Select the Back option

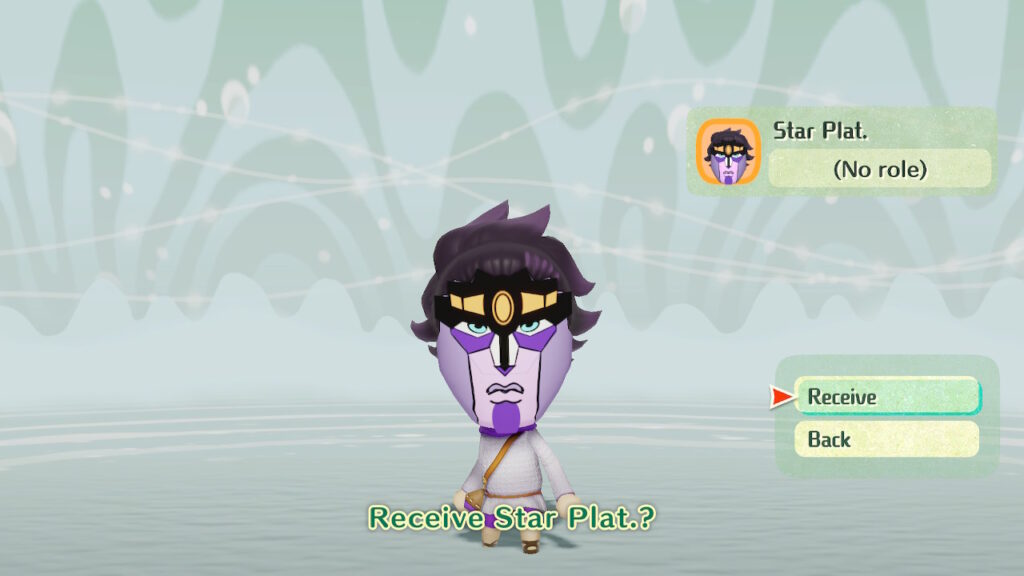pos(886,439)
